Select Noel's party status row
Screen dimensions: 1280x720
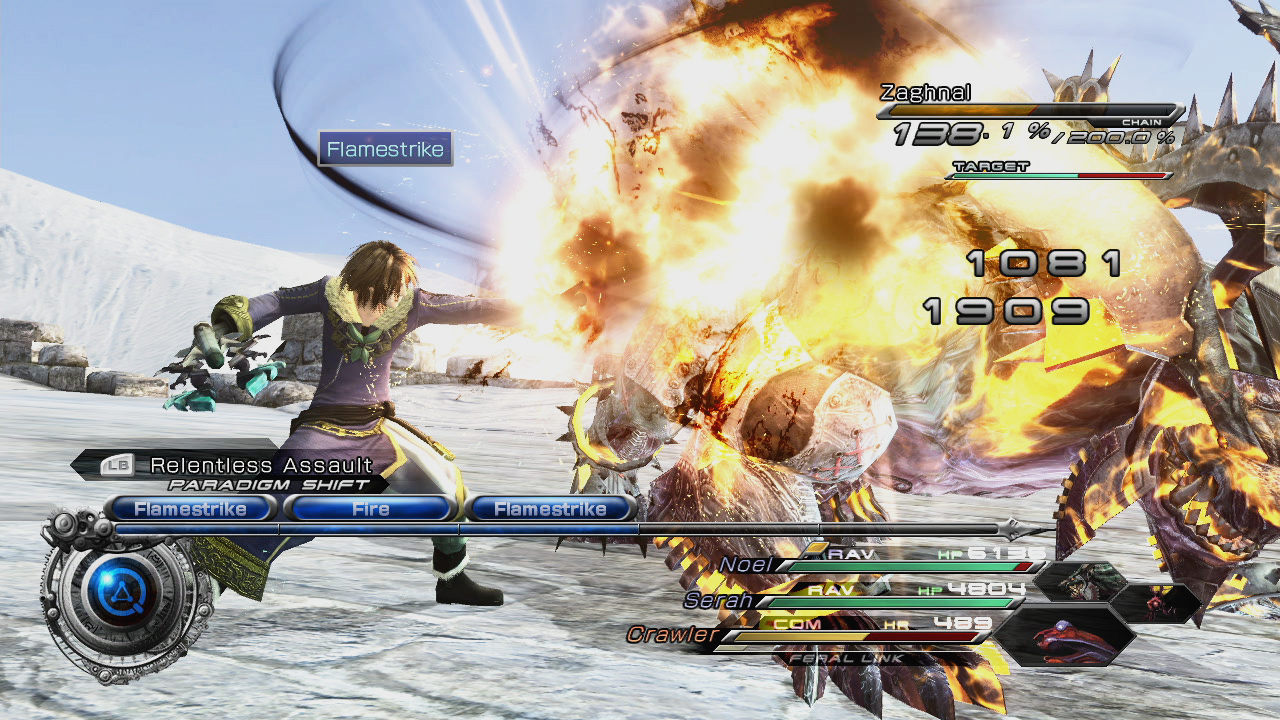pos(880,564)
